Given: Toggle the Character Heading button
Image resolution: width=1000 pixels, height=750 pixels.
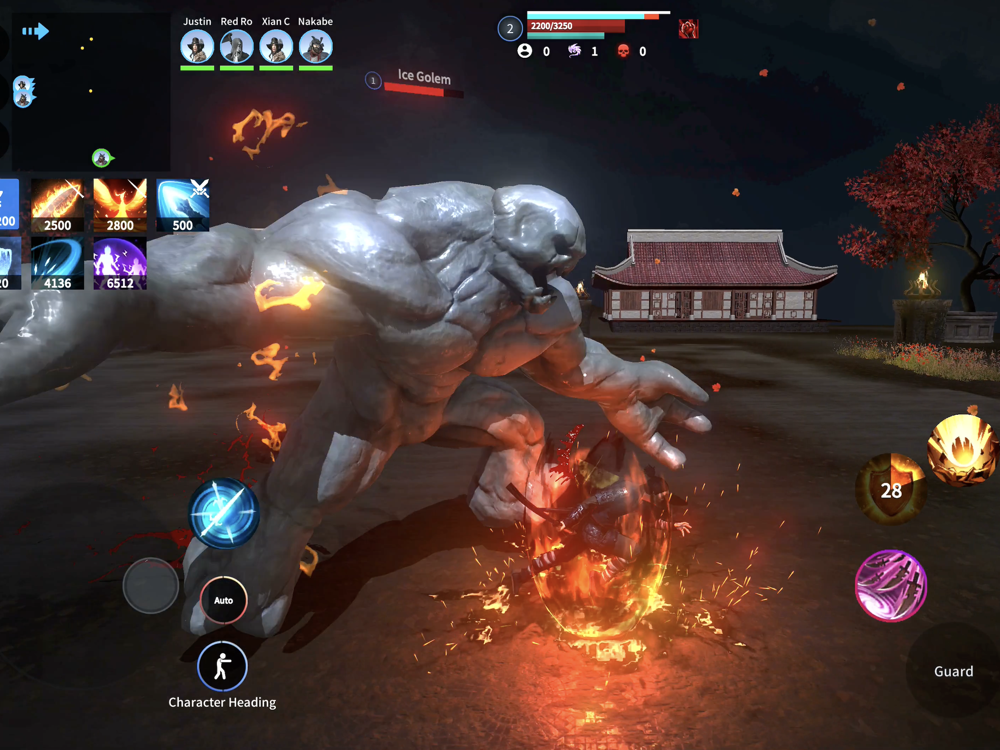Looking at the screenshot, I should point(222,666).
